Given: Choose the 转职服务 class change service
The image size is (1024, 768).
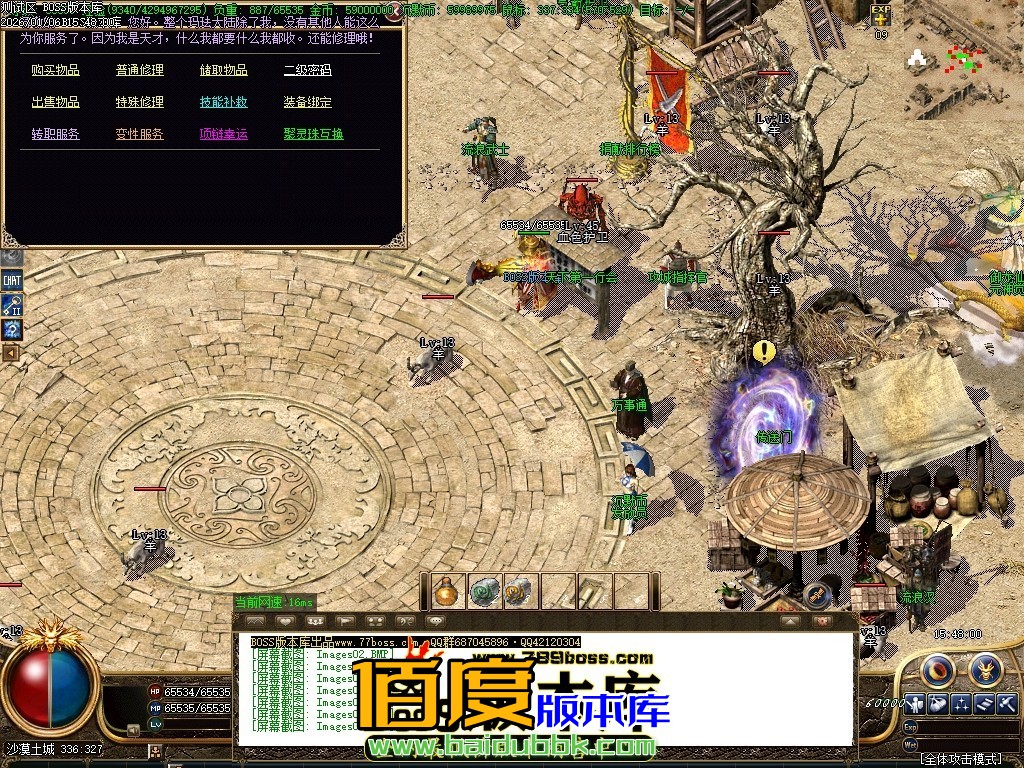Looking at the screenshot, I should (x=55, y=134).
